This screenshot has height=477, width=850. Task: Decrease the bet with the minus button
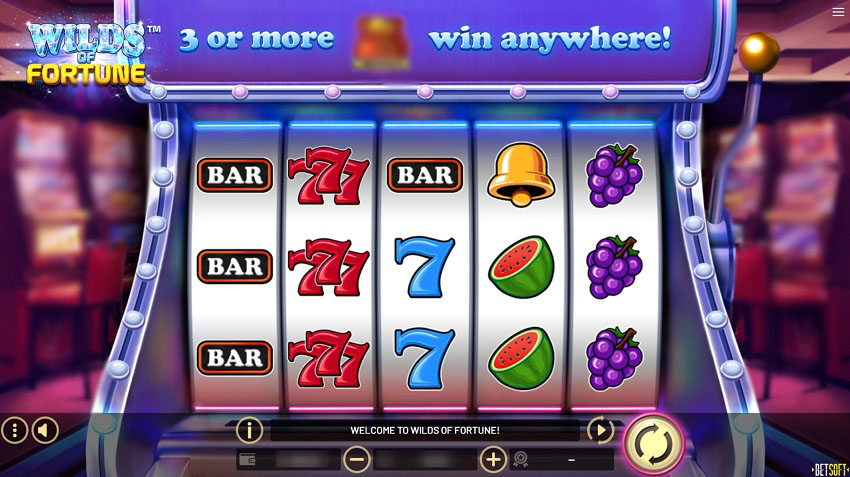pos(356,459)
